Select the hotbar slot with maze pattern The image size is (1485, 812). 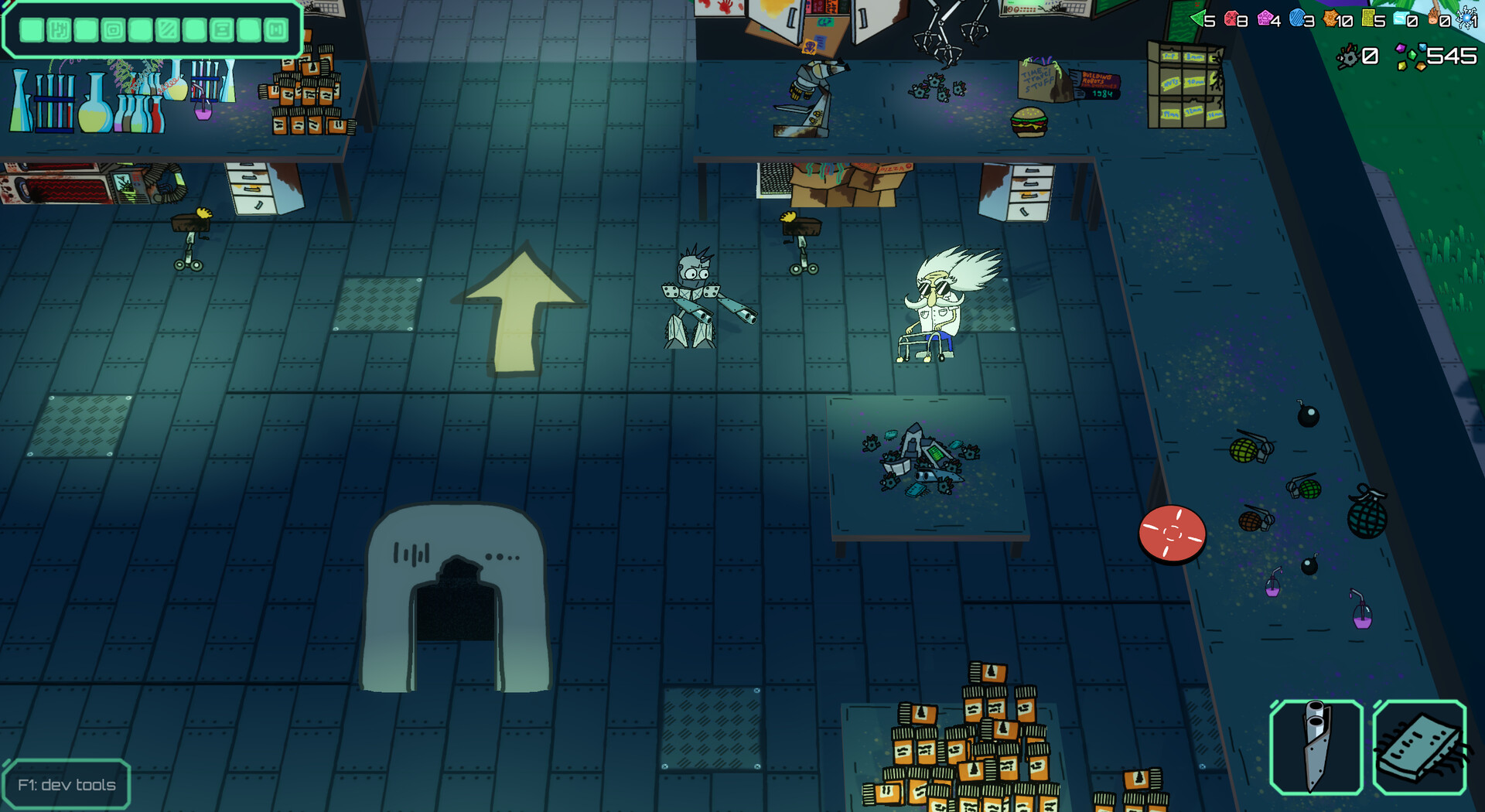(x=57, y=29)
